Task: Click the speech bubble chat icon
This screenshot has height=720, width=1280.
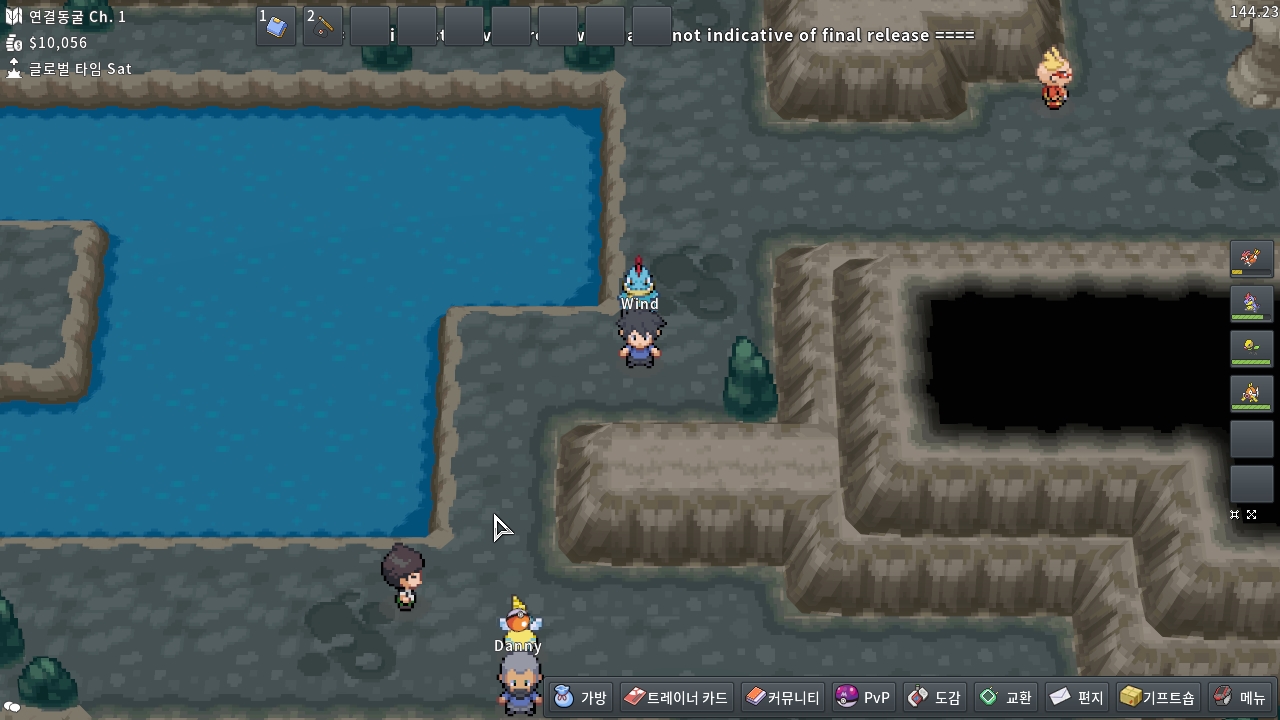Action: tap(13, 707)
